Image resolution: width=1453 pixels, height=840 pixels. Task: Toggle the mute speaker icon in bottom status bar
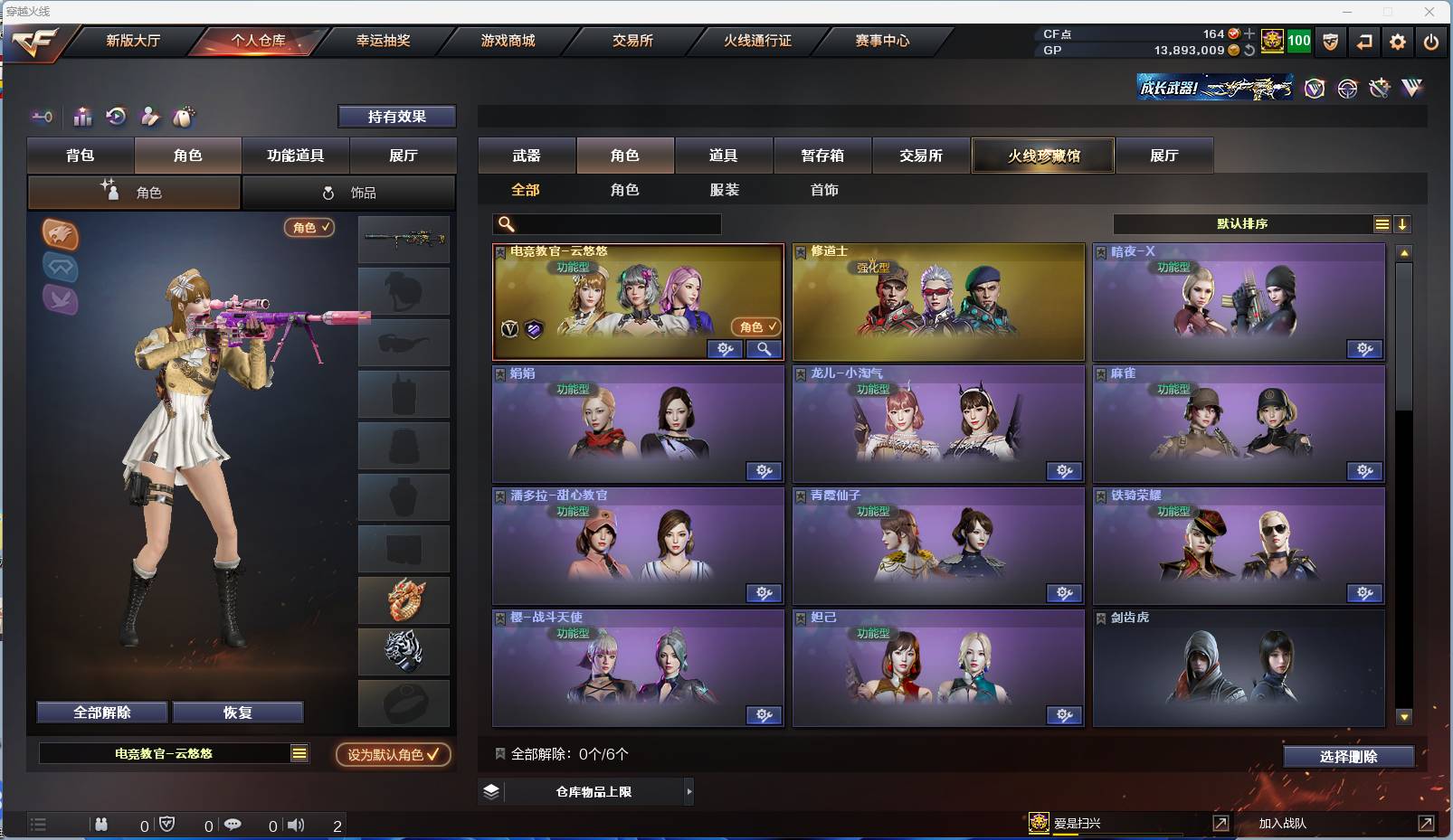click(x=297, y=824)
